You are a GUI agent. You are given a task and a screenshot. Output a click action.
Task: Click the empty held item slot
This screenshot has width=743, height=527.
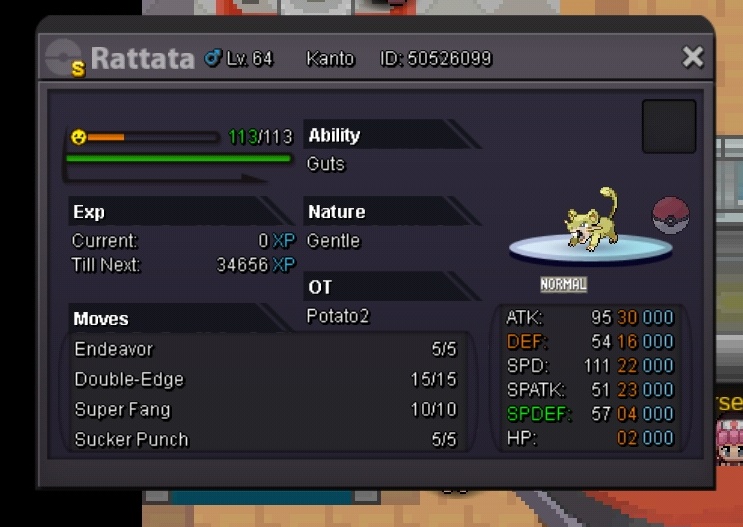point(668,126)
